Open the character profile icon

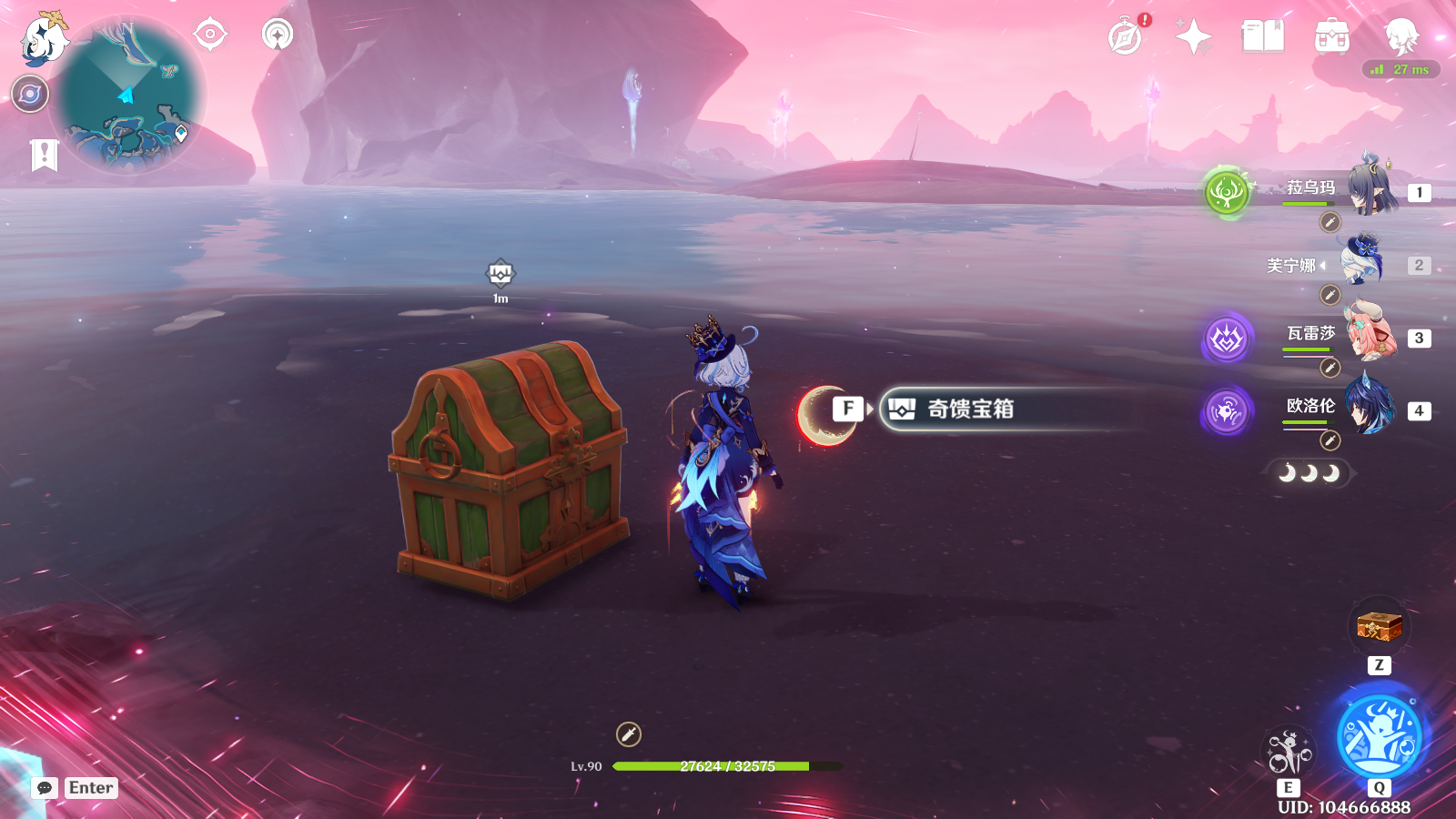point(1400,37)
